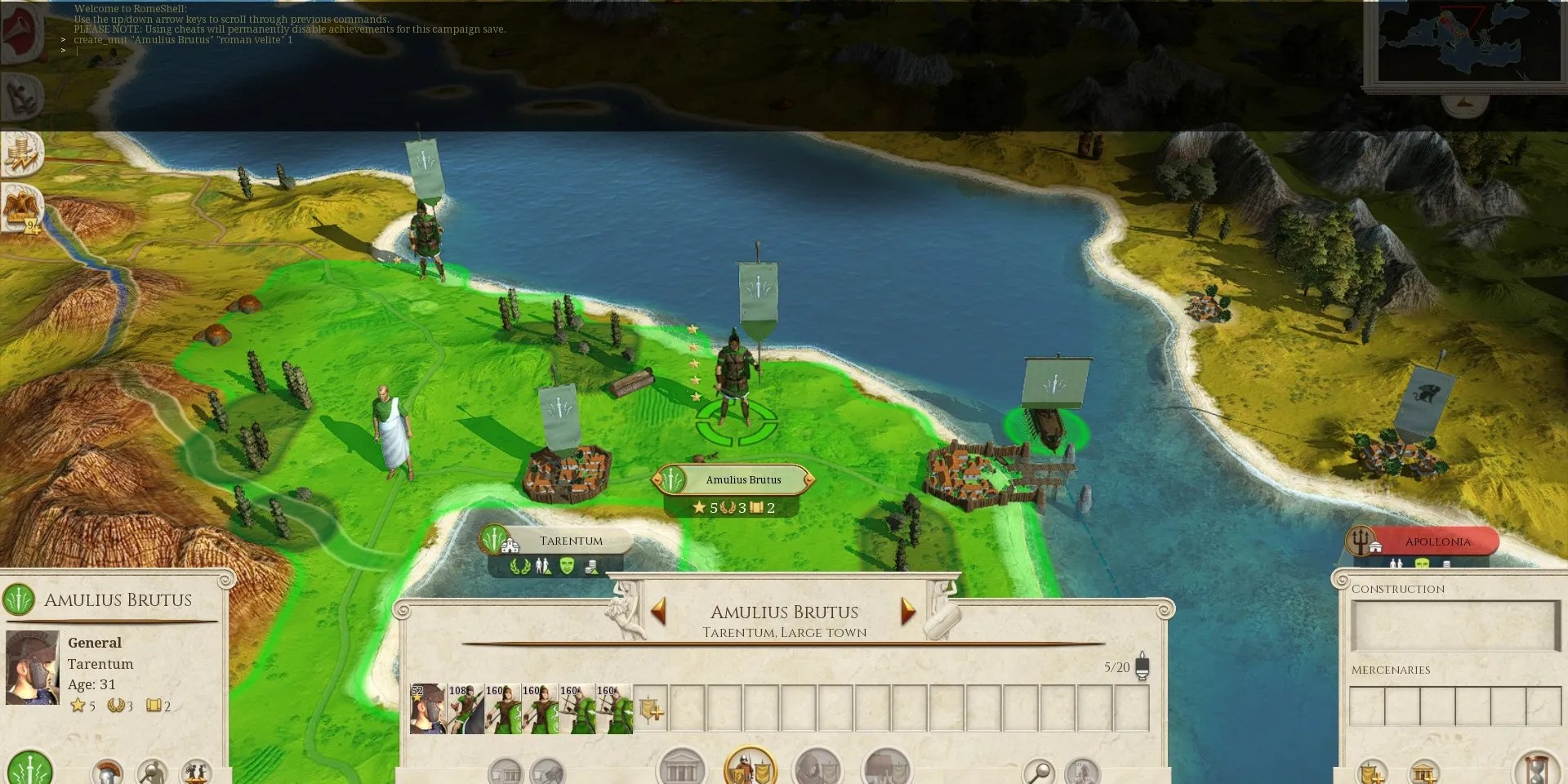Image resolution: width=1568 pixels, height=784 pixels.
Task: Open the finances coins icon
Action: (23, 153)
